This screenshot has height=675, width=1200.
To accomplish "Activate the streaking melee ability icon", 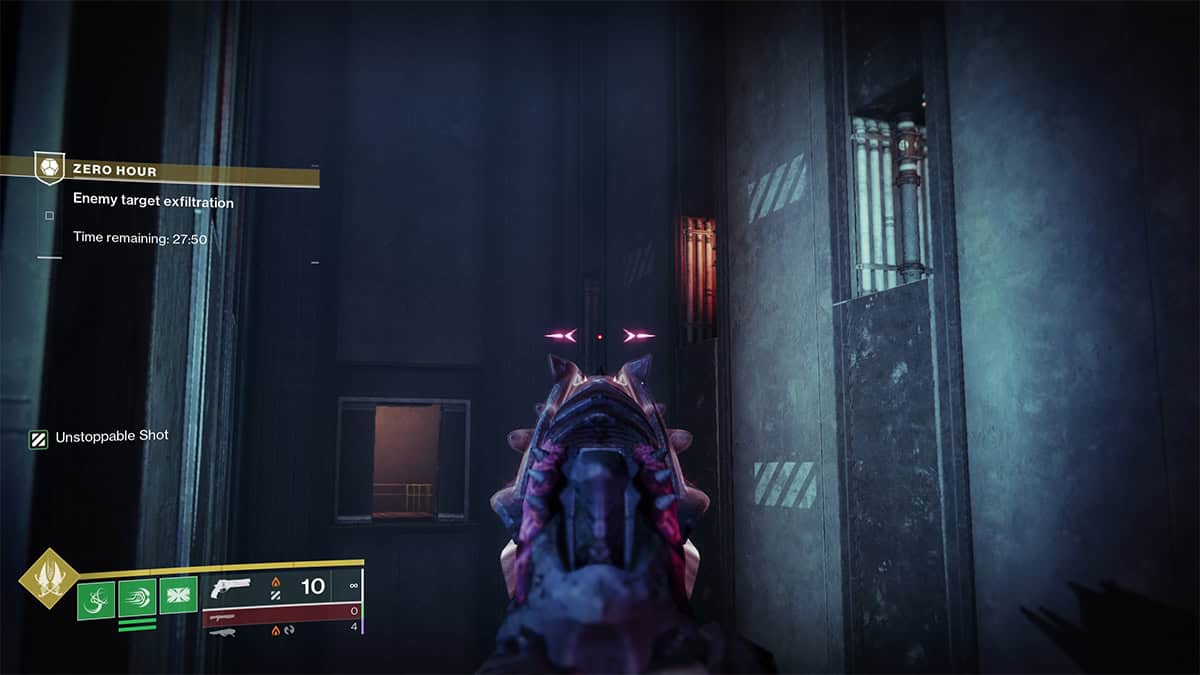I will click(137, 598).
